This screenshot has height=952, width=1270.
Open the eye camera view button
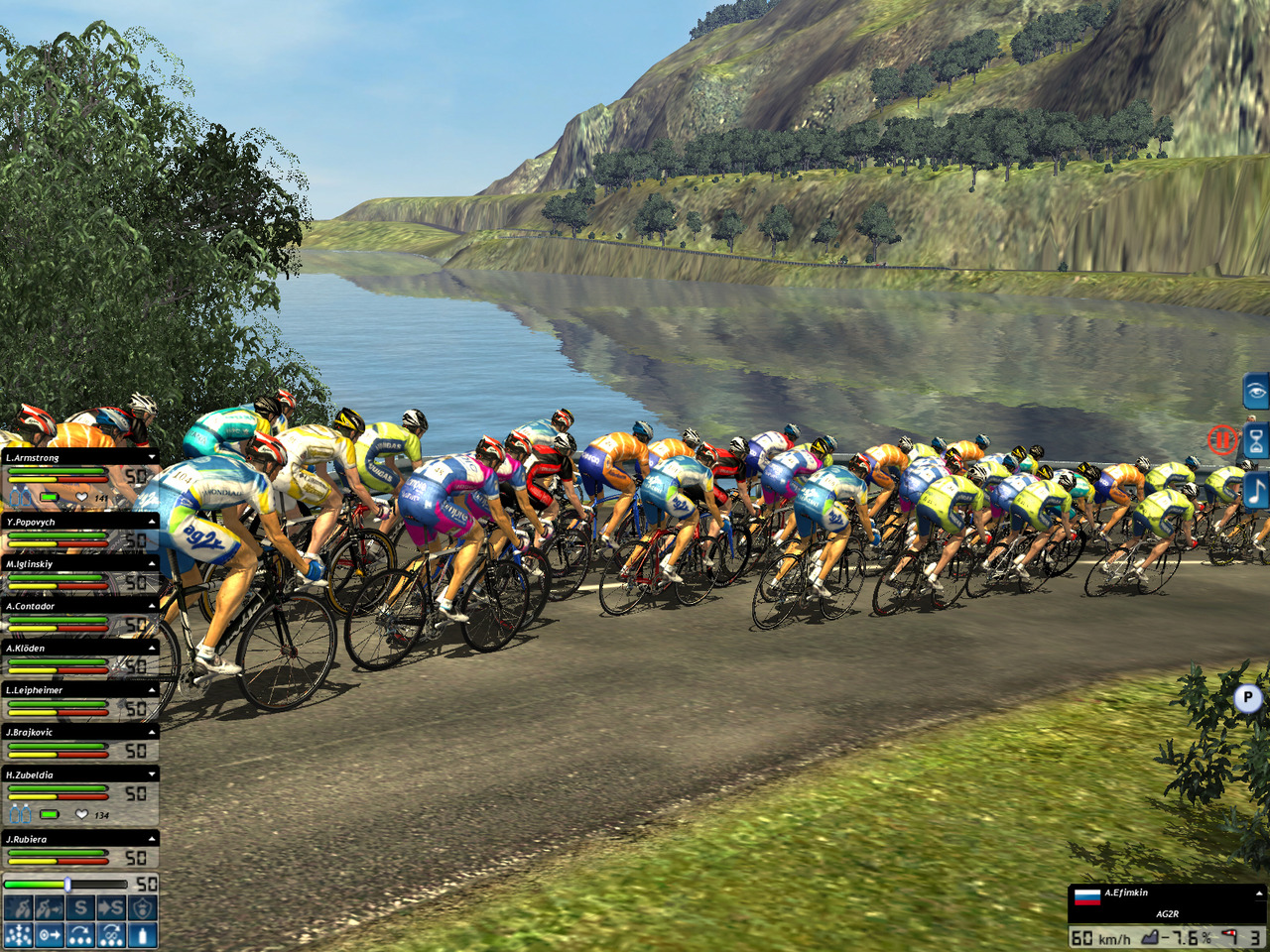(1256, 391)
